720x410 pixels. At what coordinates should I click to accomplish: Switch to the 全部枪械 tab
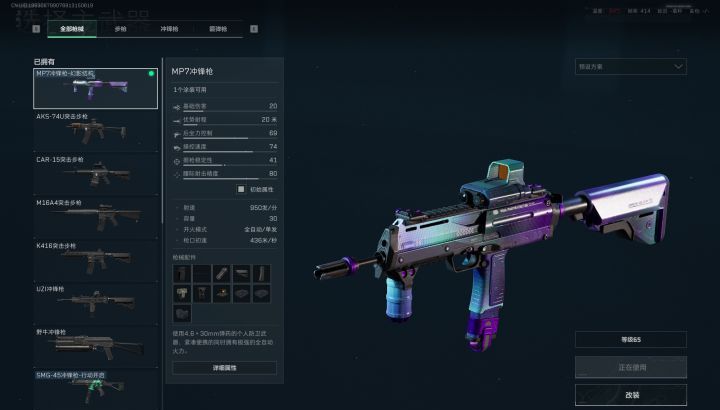pyautogui.click(x=71, y=29)
